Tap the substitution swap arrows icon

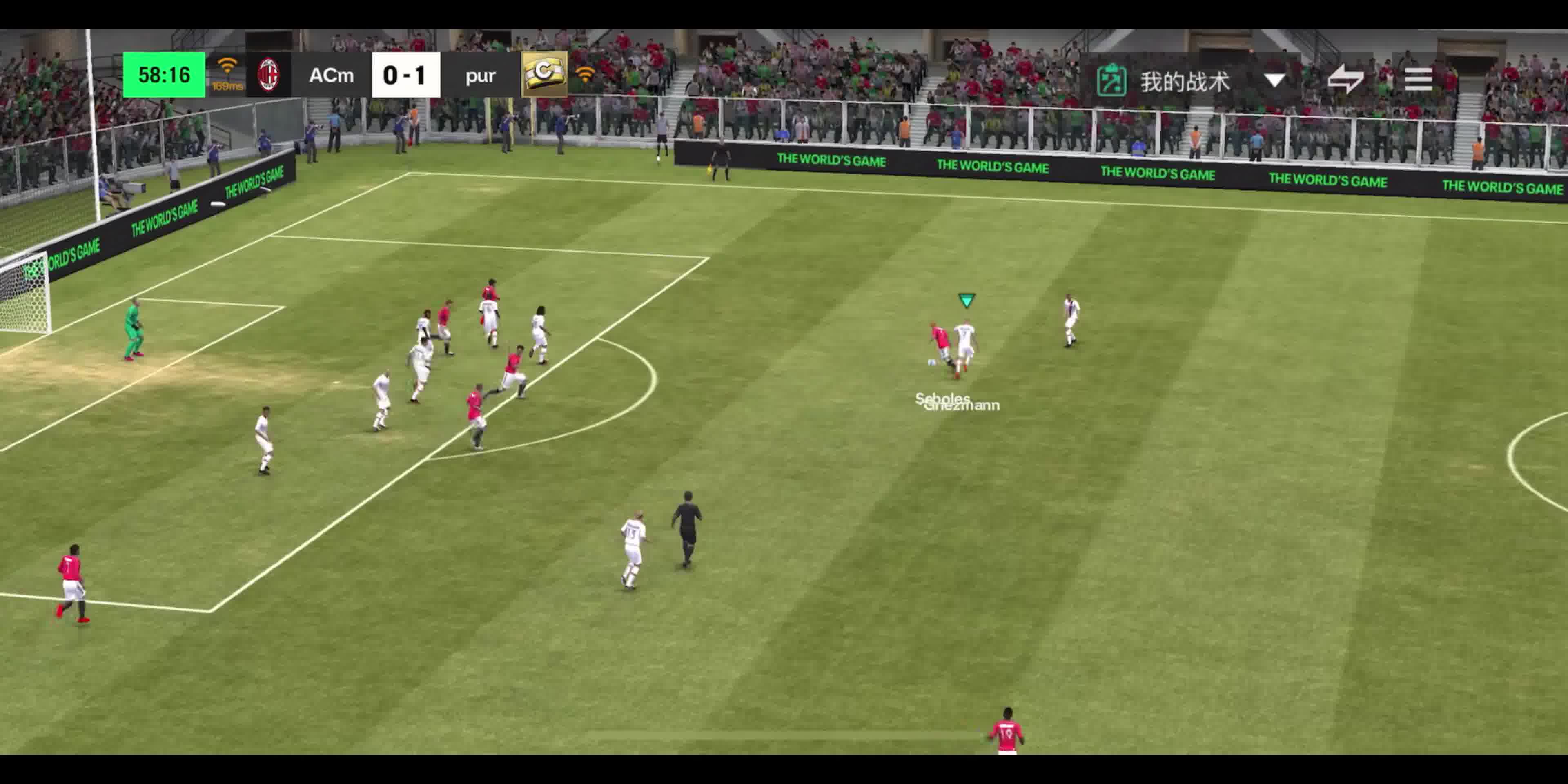point(1345,79)
